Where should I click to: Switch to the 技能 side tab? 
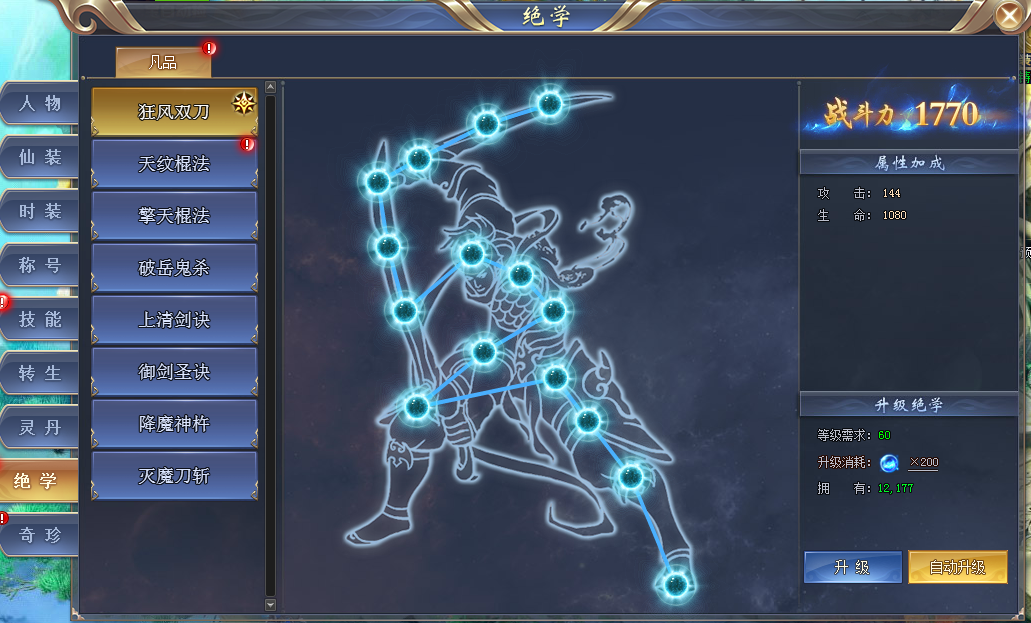point(40,319)
